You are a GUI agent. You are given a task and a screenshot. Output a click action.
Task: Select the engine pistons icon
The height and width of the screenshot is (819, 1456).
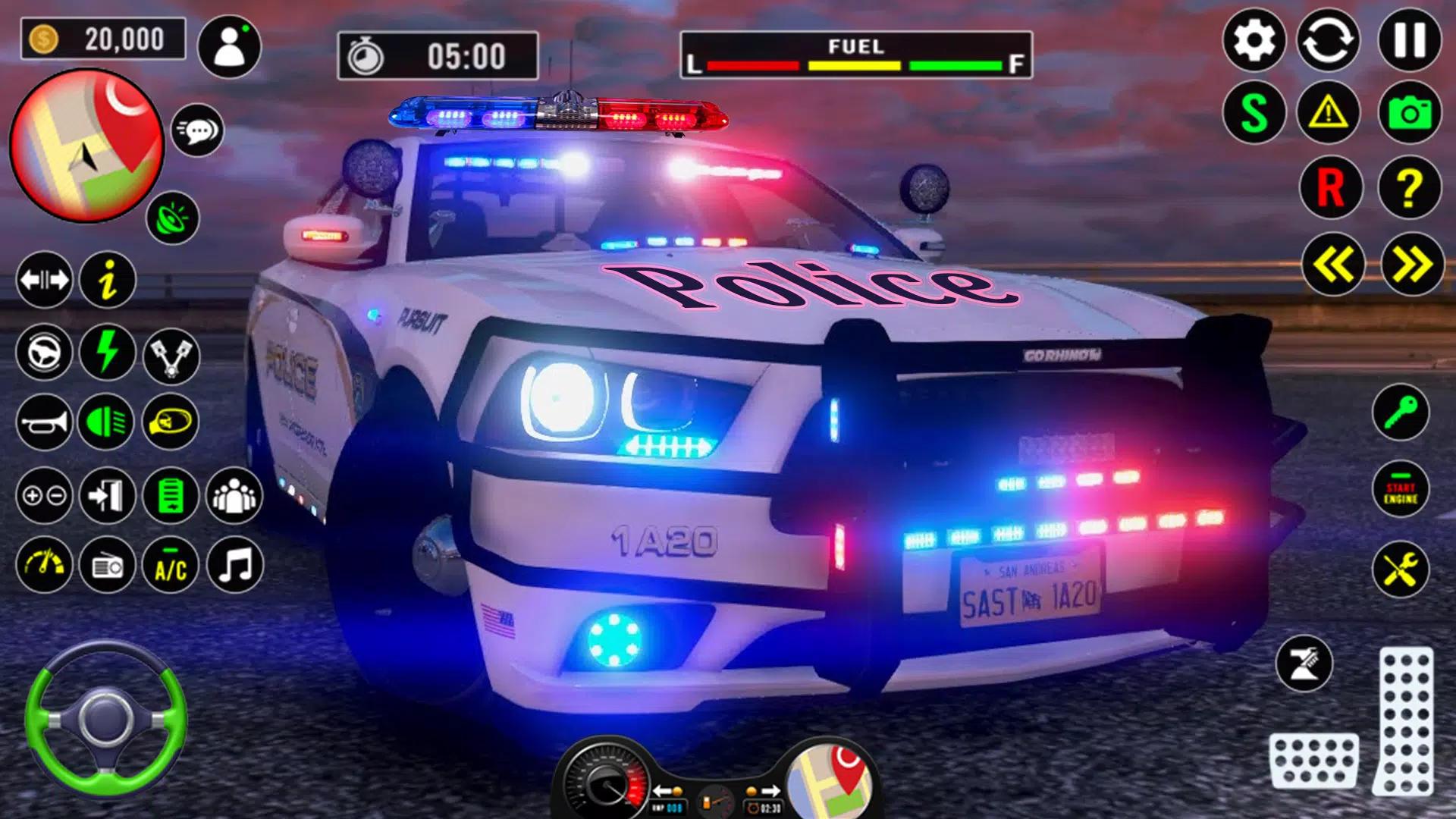pos(173,353)
